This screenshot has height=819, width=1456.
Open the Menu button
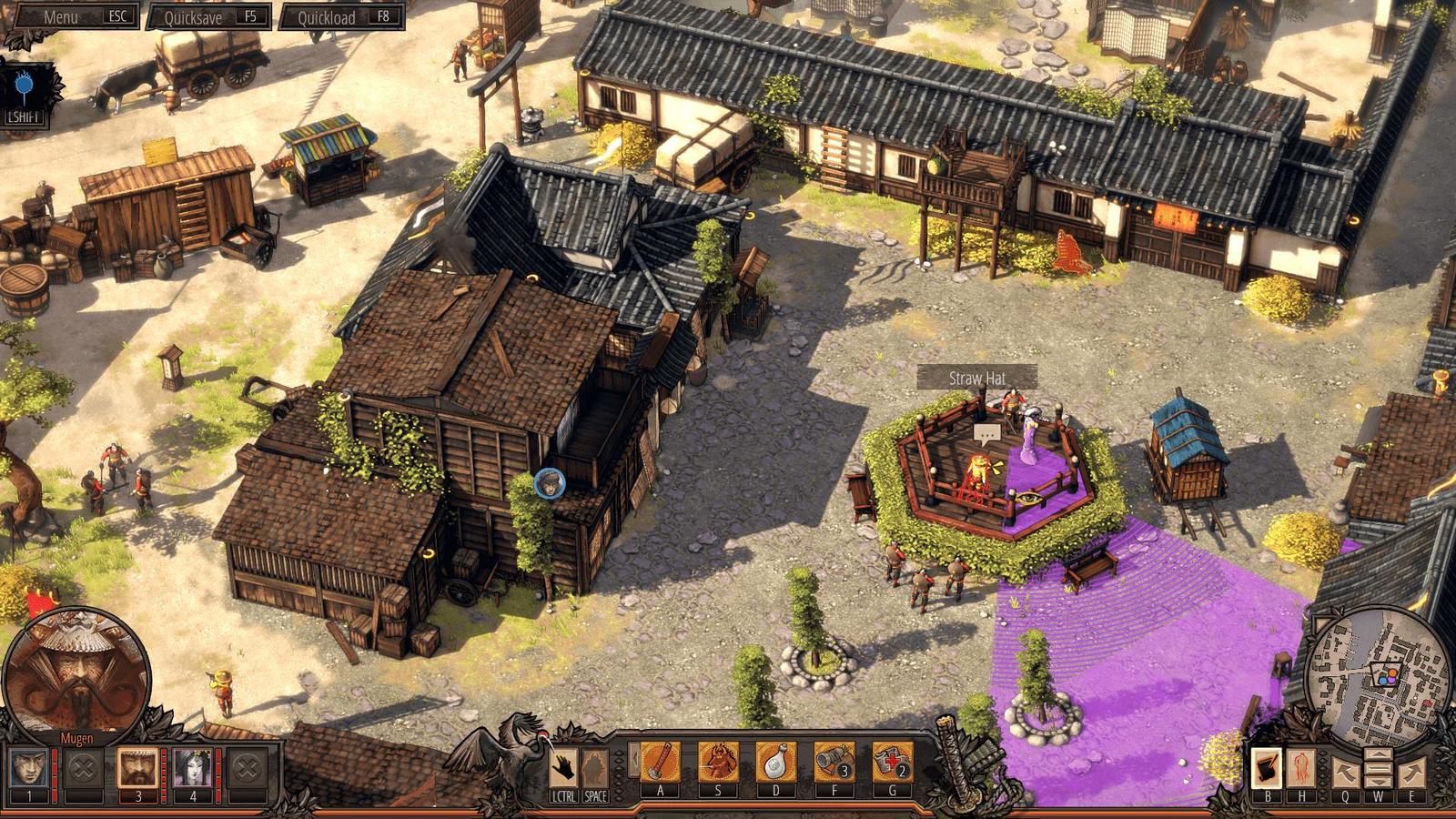tap(76, 16)
